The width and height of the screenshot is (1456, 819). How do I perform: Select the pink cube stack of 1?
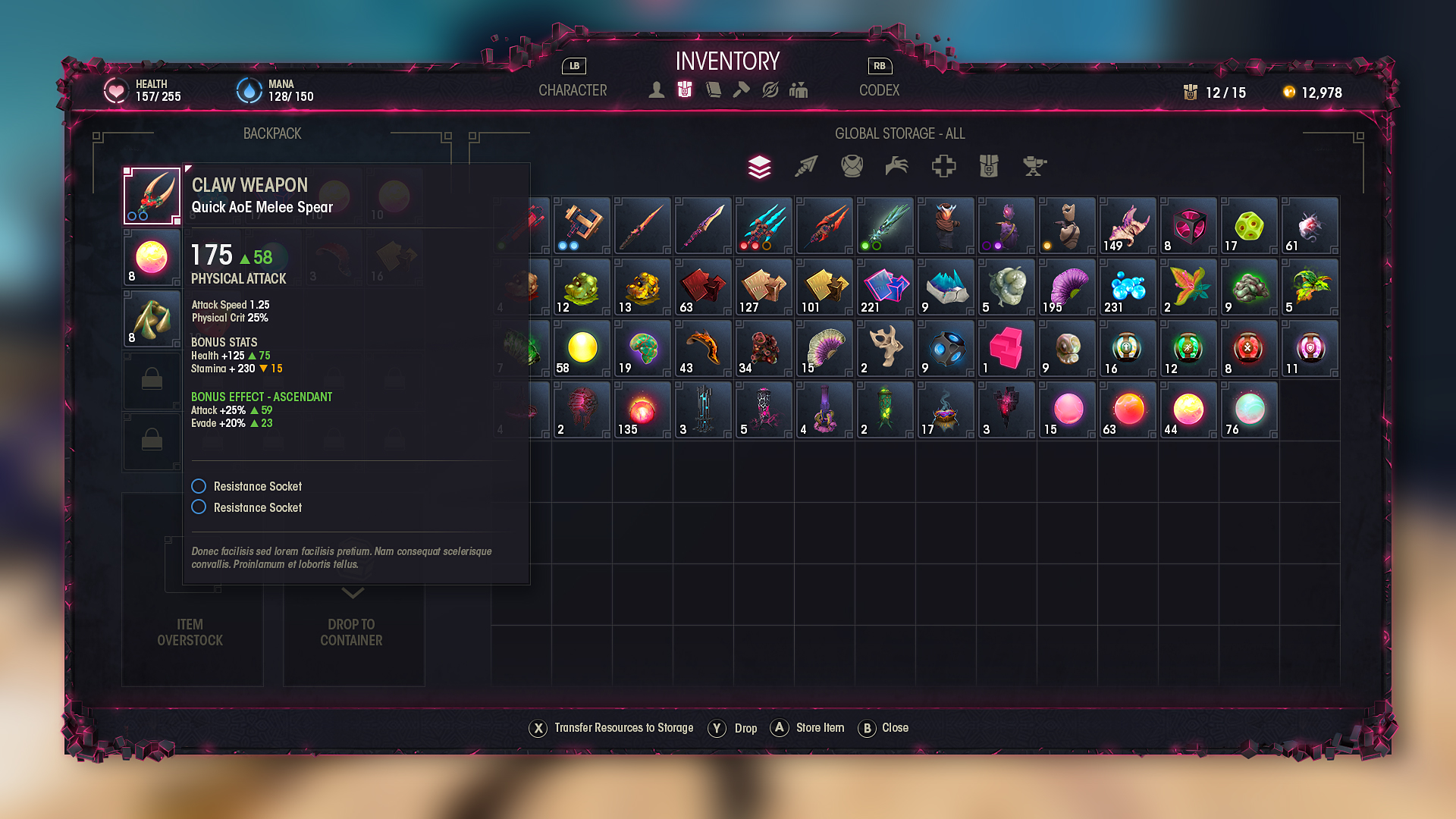(x=1006, y=348)
